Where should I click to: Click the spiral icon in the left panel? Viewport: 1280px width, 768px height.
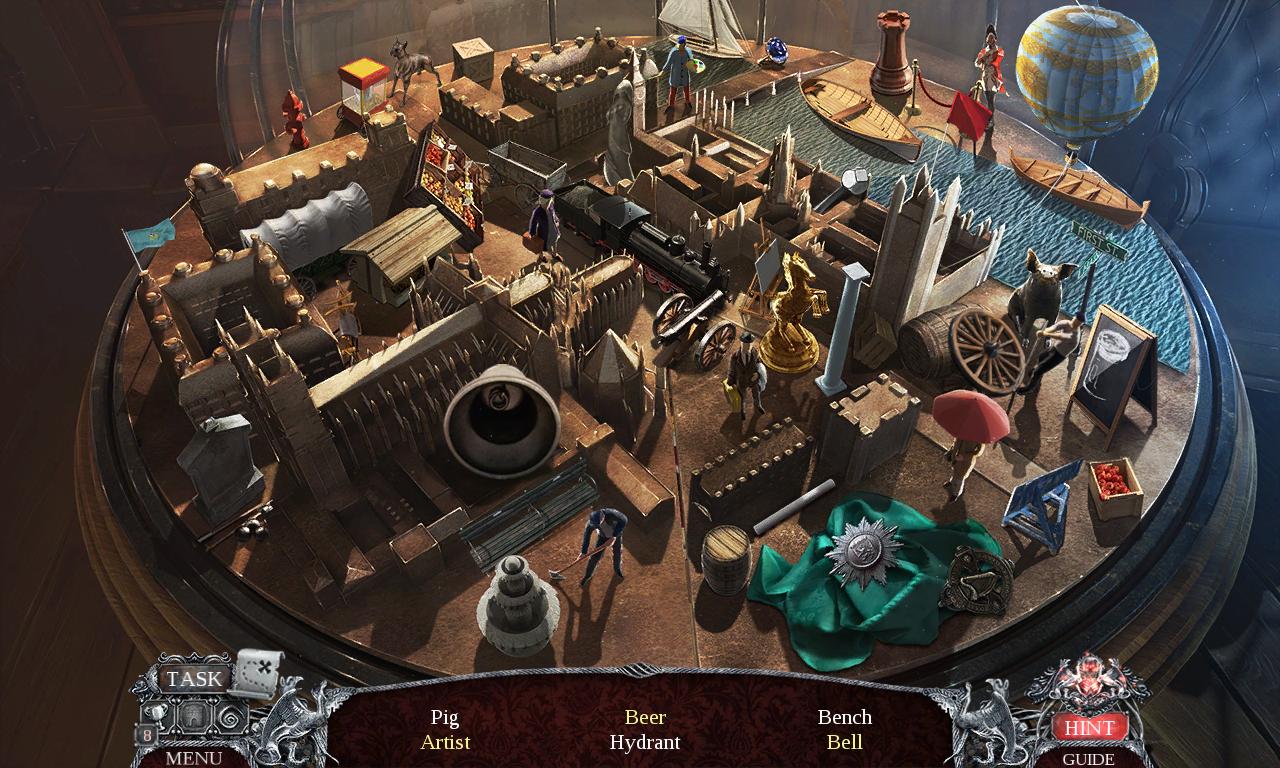click(x=228, y=716)
